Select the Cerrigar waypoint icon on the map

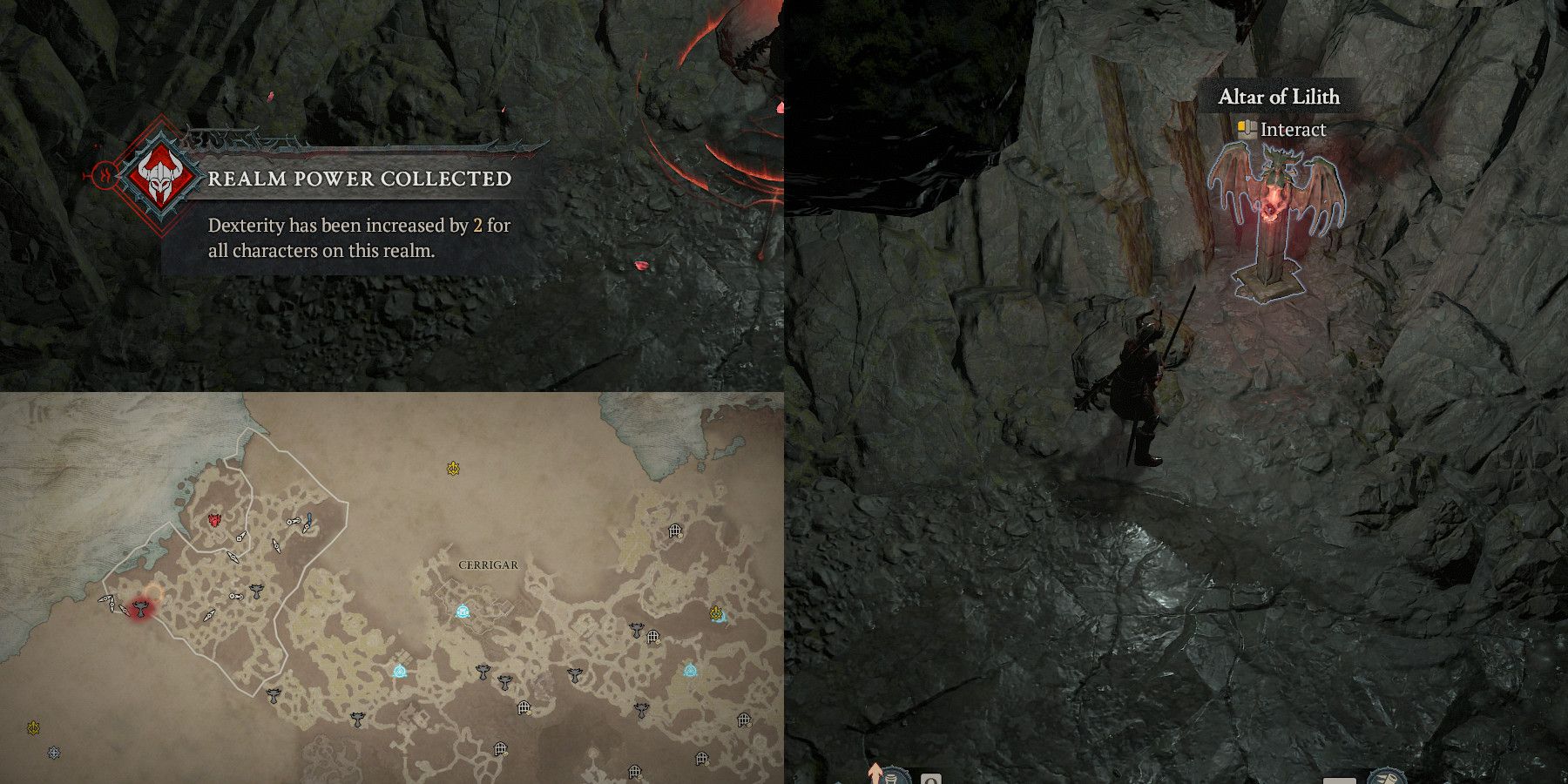point(463,612)
